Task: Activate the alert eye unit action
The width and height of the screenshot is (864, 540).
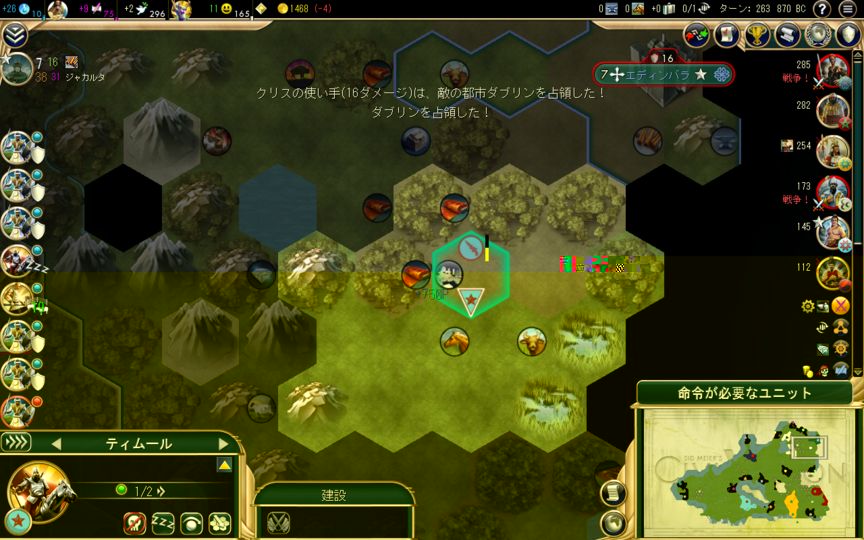Action: (191, 522)
